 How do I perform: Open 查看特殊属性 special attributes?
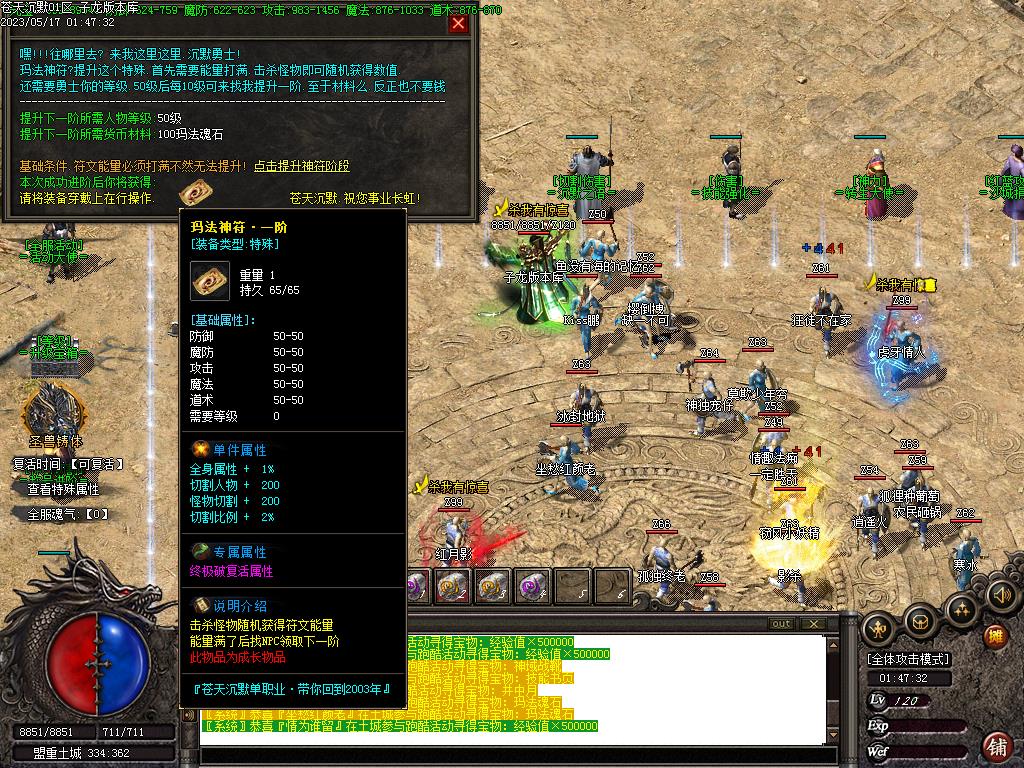[x=63, y=490]
